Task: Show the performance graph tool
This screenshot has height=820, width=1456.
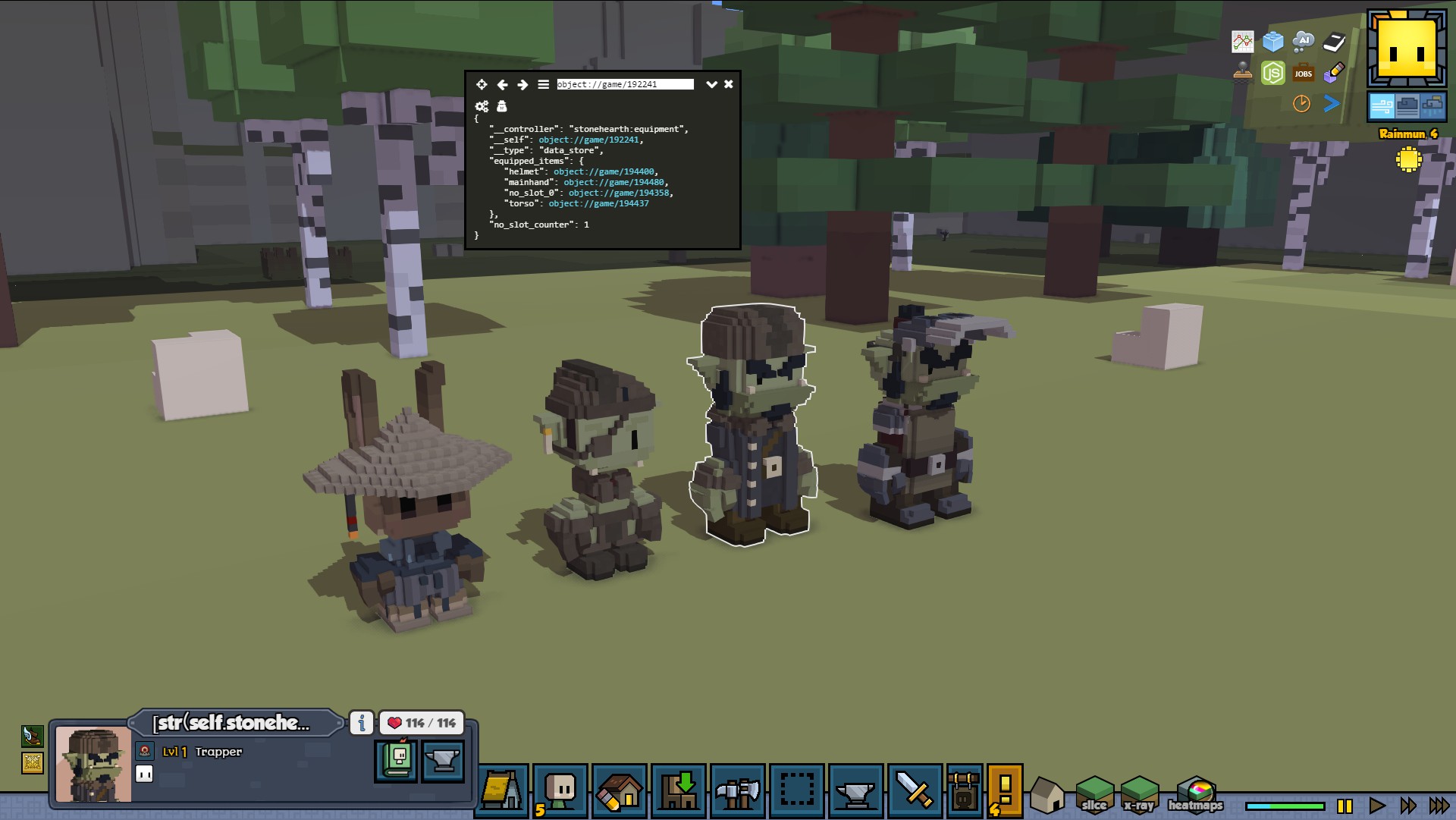Action: click(x=1242, y=41)
